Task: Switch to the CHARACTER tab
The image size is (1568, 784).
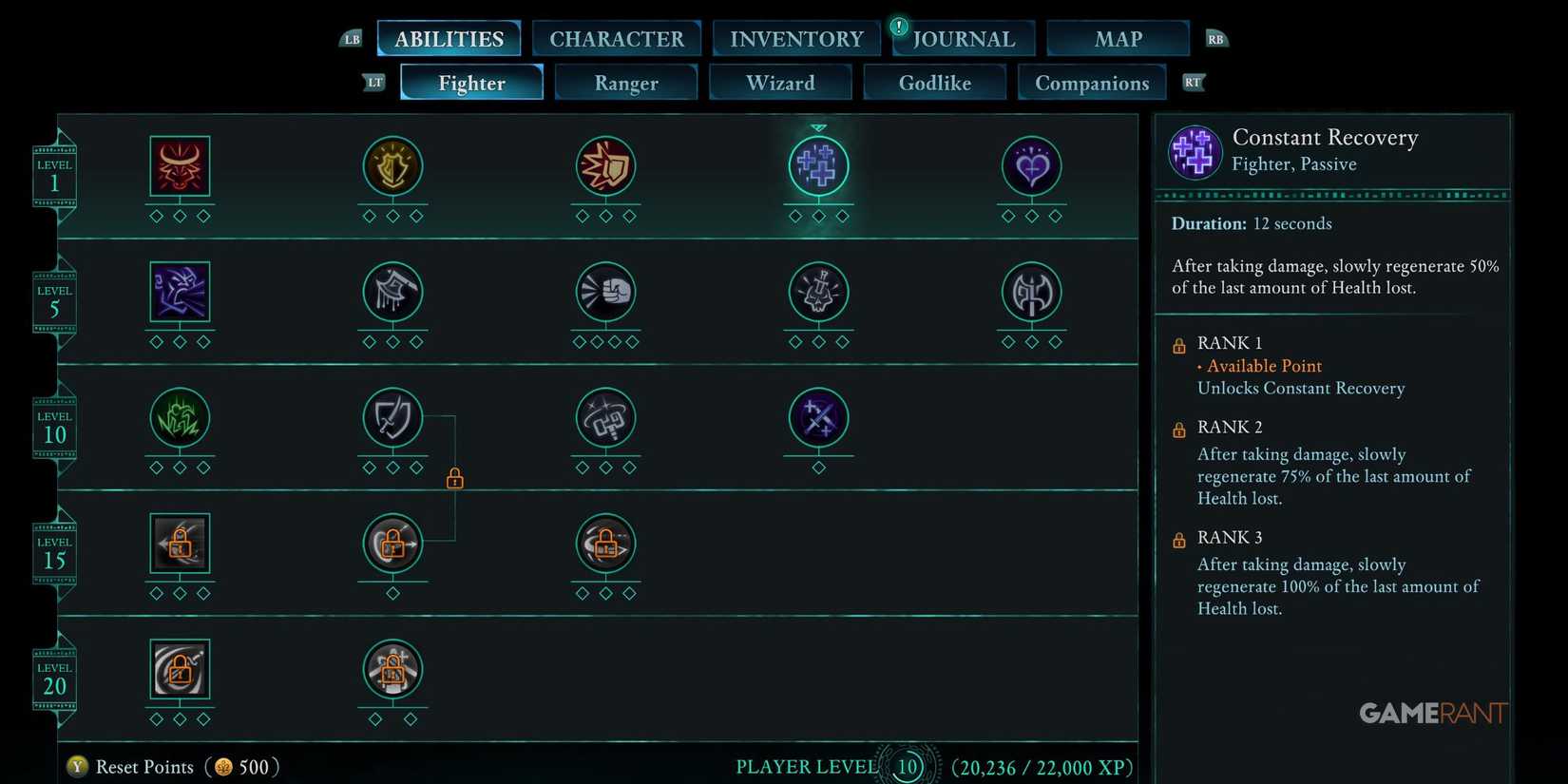Action: click(x=617, y=38)
